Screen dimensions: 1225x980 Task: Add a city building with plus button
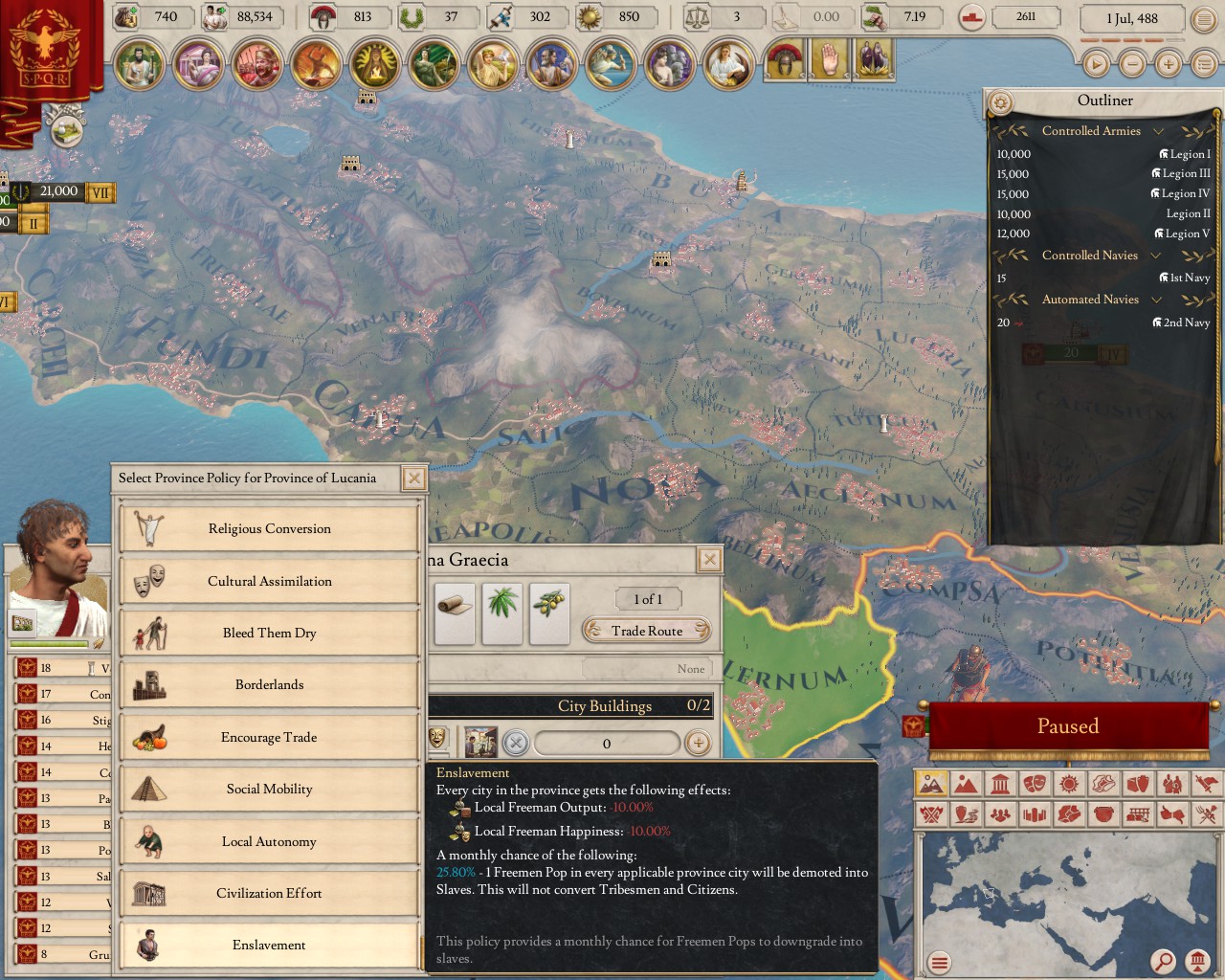698,743
